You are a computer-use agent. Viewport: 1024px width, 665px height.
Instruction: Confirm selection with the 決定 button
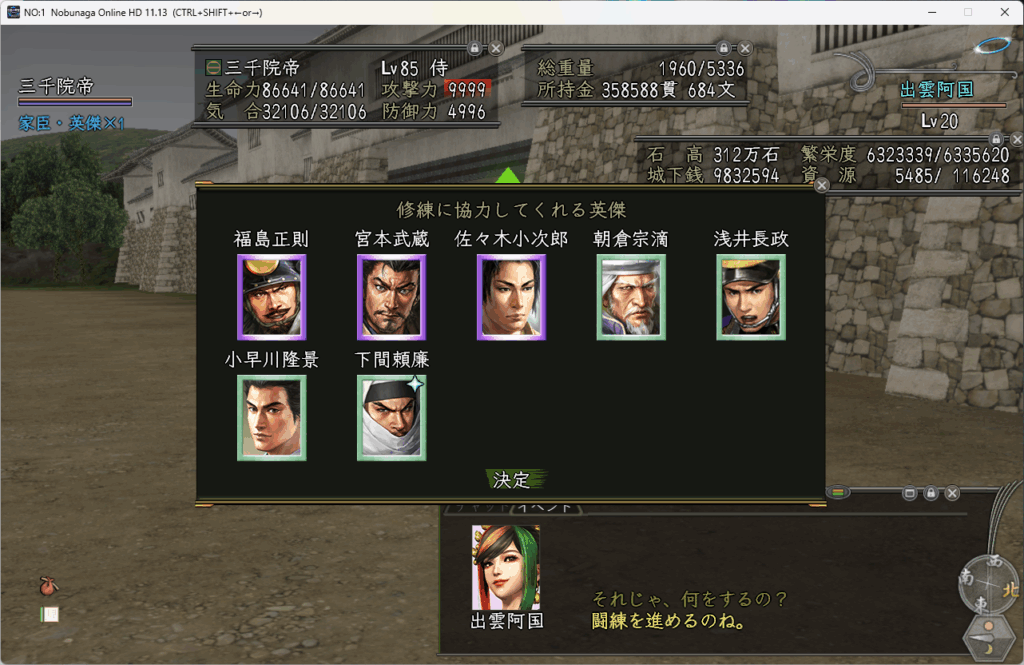511,480
